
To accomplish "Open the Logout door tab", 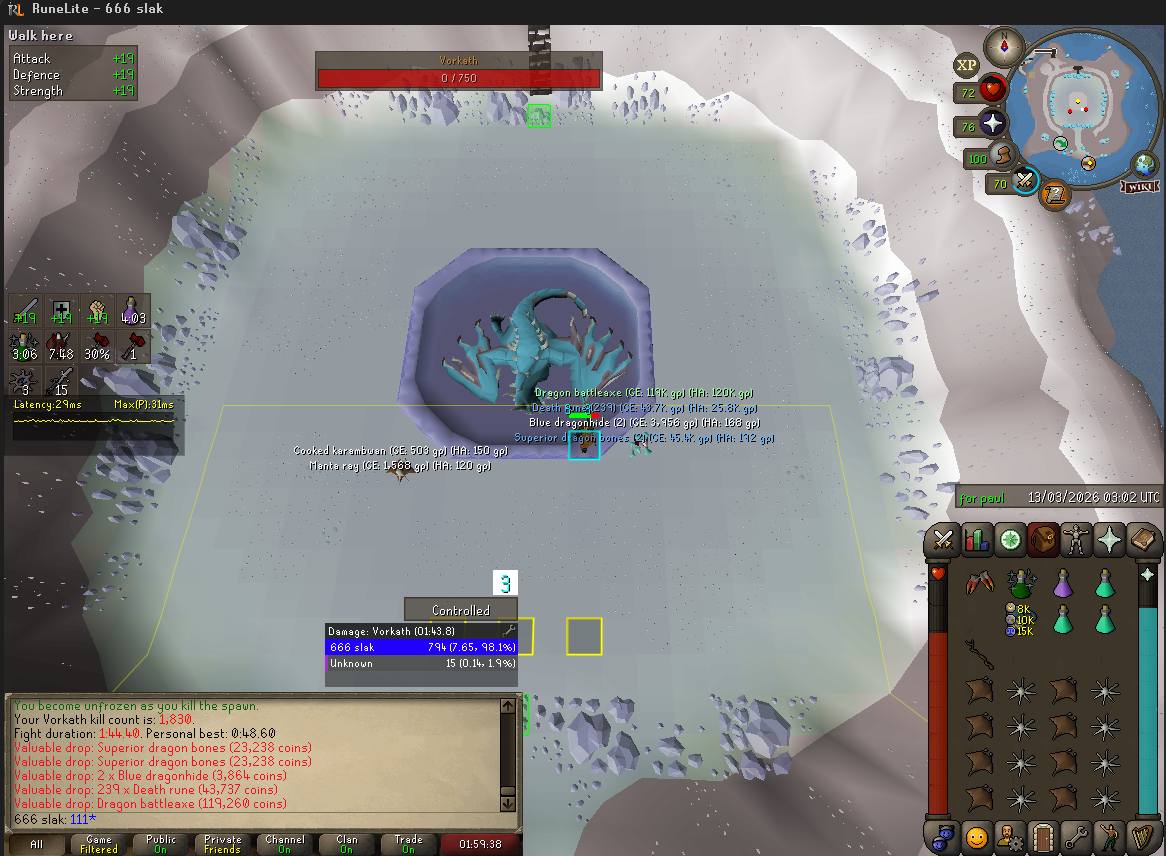I will (1043, 835).
